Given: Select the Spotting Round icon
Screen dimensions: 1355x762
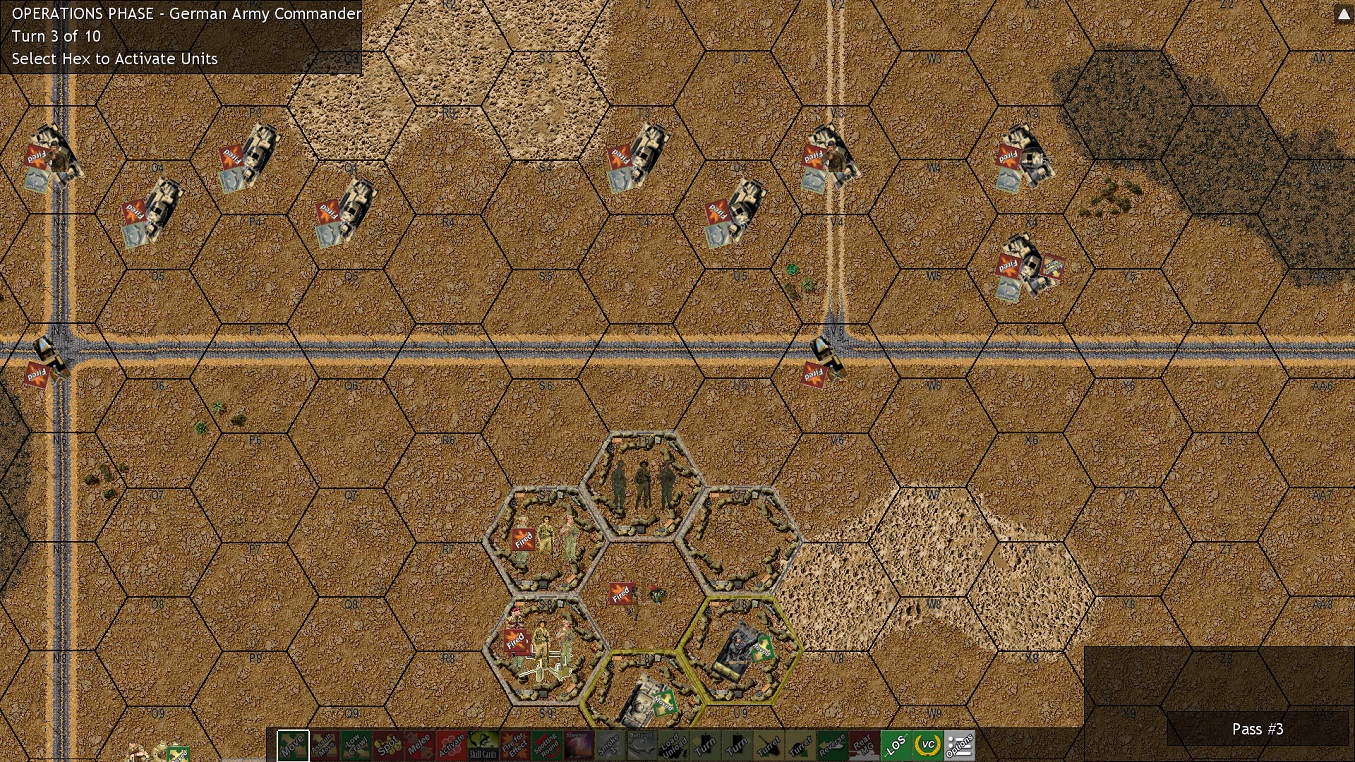Looking at the screenshot, I should (x=546, y=746).
